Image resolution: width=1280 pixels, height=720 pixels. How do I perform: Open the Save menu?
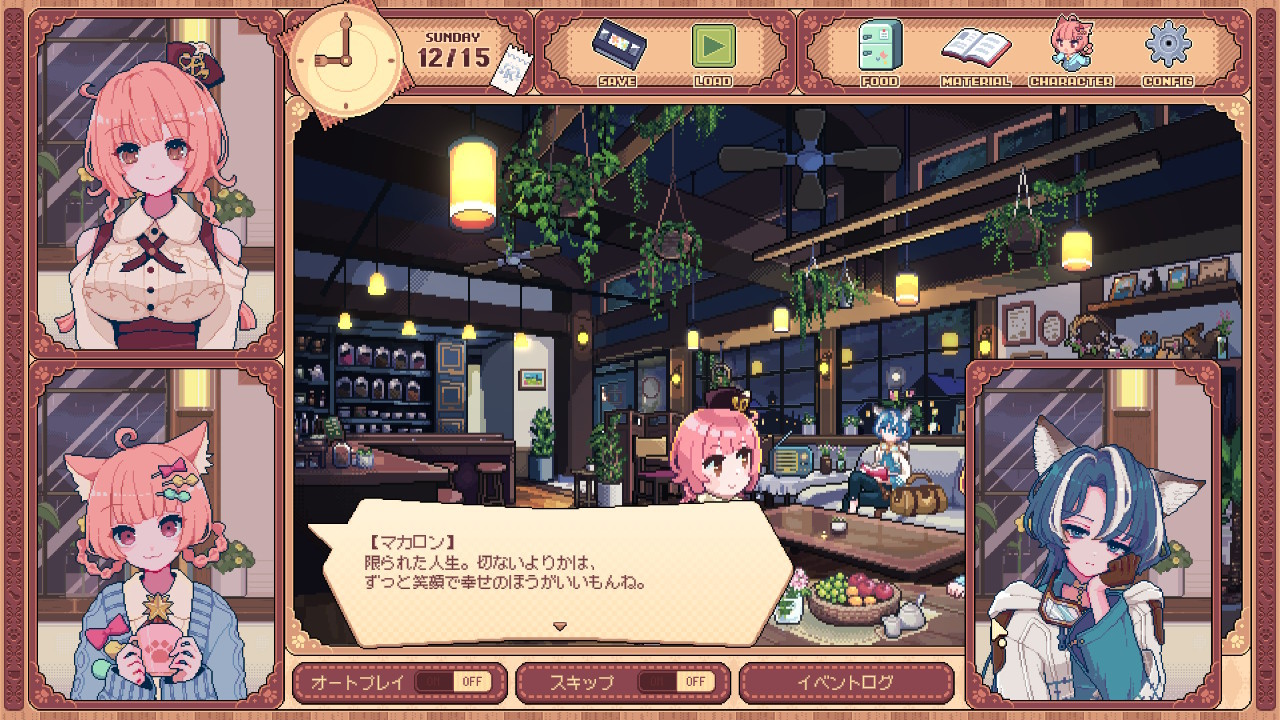click(x=616, y=48)
